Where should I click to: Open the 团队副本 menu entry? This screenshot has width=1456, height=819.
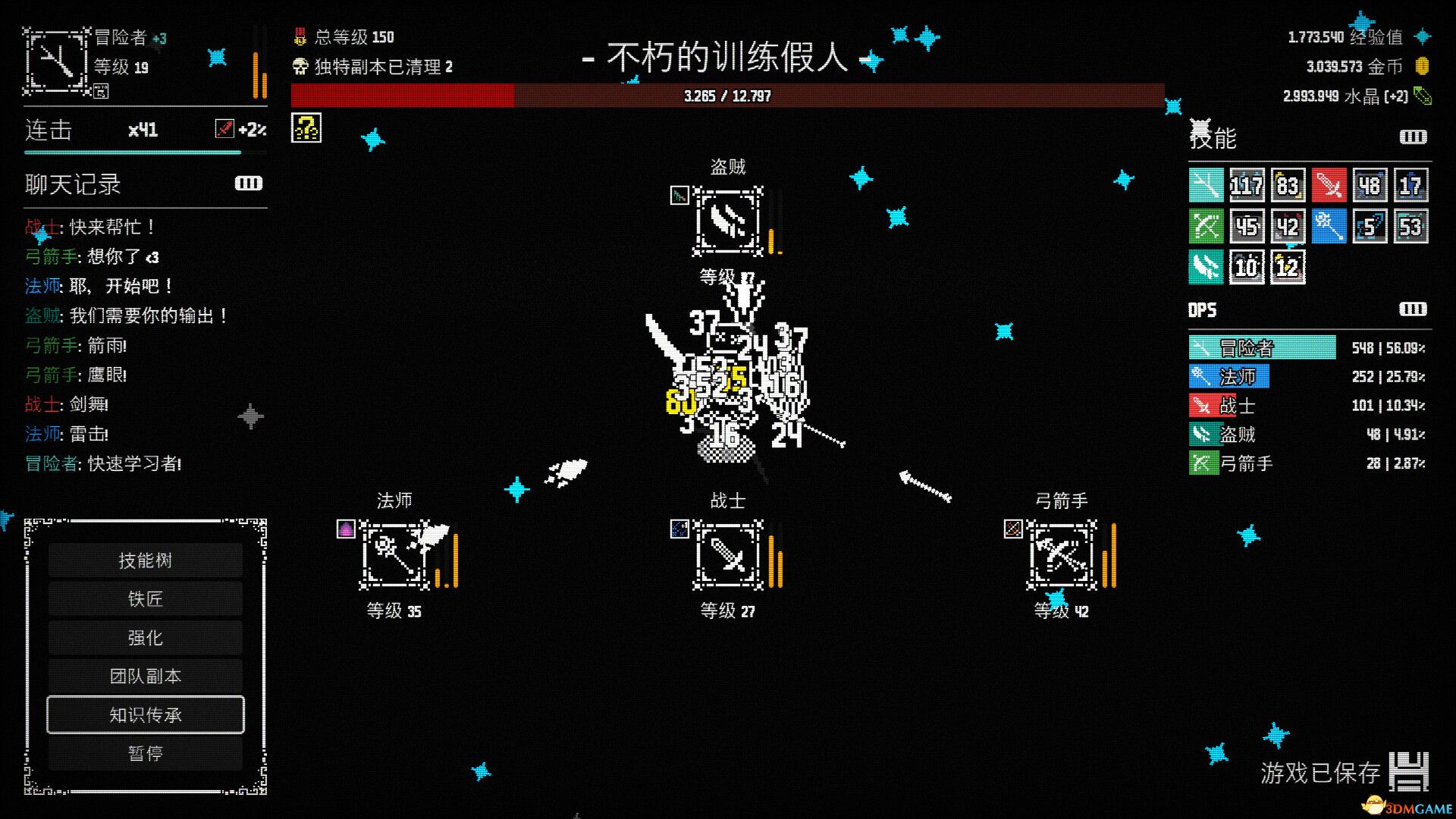pos(145,676)
